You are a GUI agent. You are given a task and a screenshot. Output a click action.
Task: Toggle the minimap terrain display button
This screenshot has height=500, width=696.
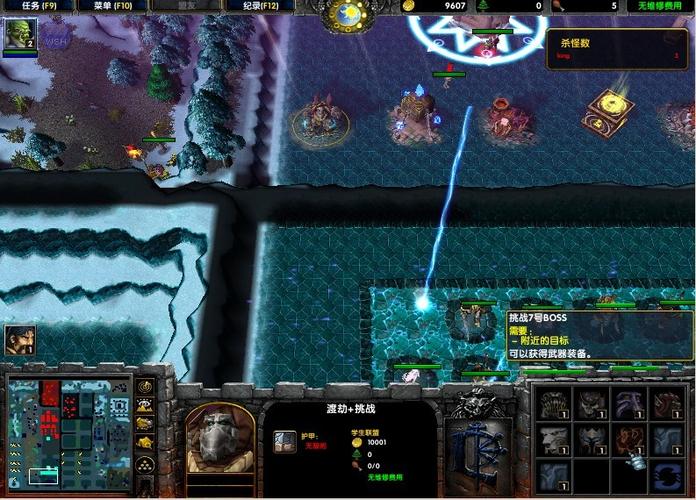[146, 405]
